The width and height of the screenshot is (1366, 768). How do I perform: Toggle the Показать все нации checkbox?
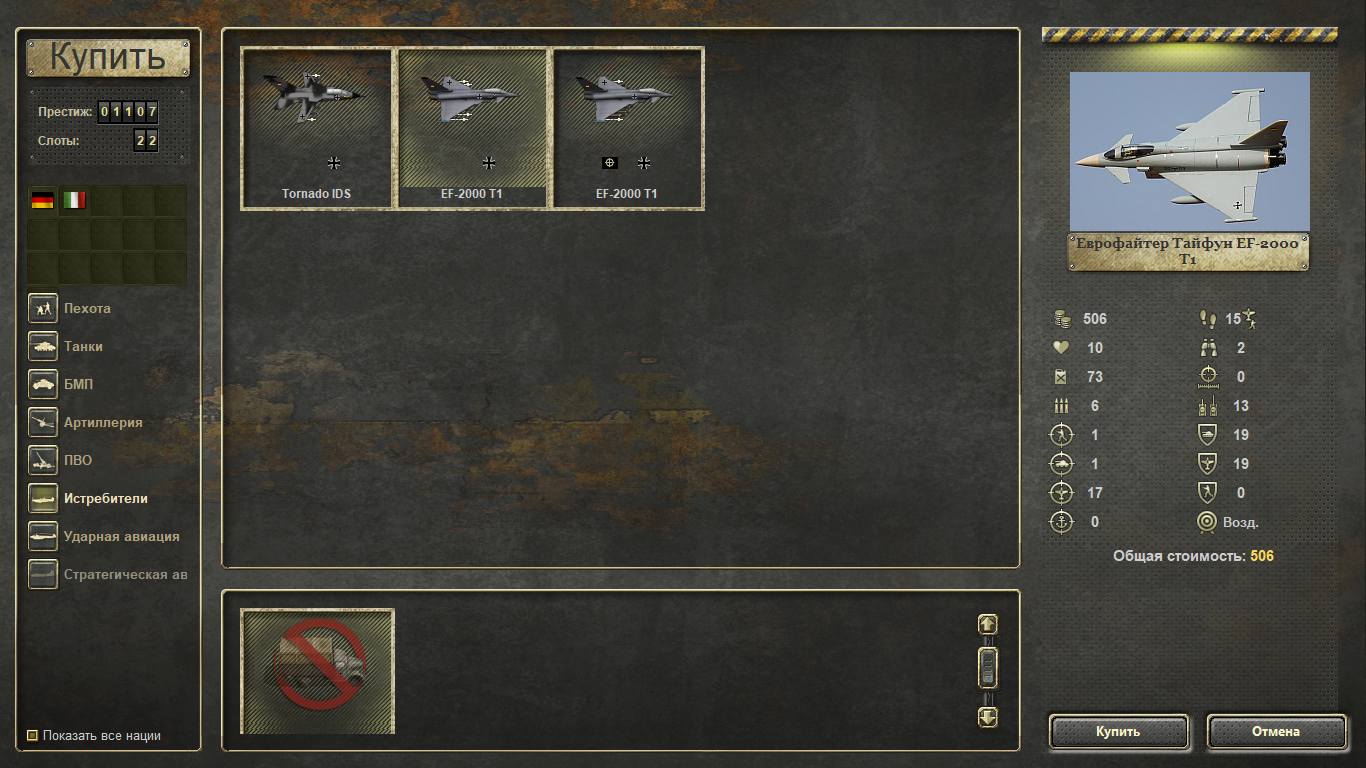tap(32, 736)
